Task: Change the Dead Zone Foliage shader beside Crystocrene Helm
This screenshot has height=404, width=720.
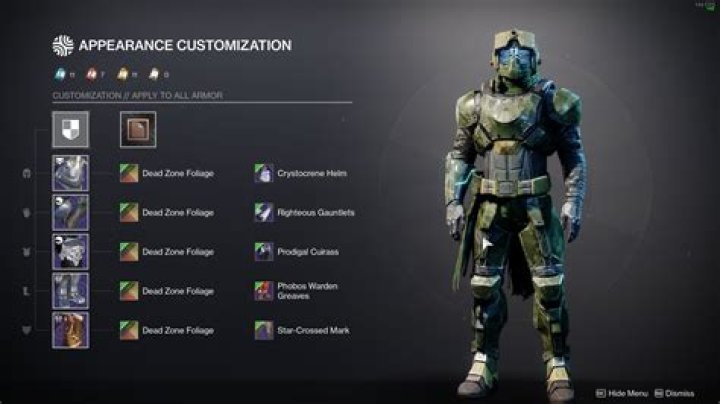Action: [128, 173]
